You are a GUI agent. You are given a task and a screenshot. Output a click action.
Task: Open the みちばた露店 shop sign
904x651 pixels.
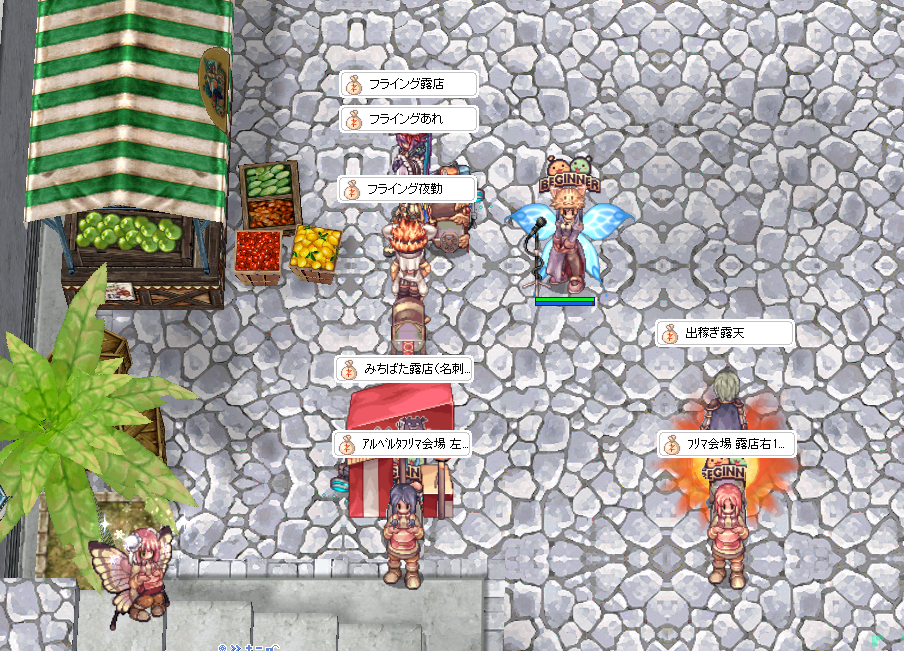(405, 369)
